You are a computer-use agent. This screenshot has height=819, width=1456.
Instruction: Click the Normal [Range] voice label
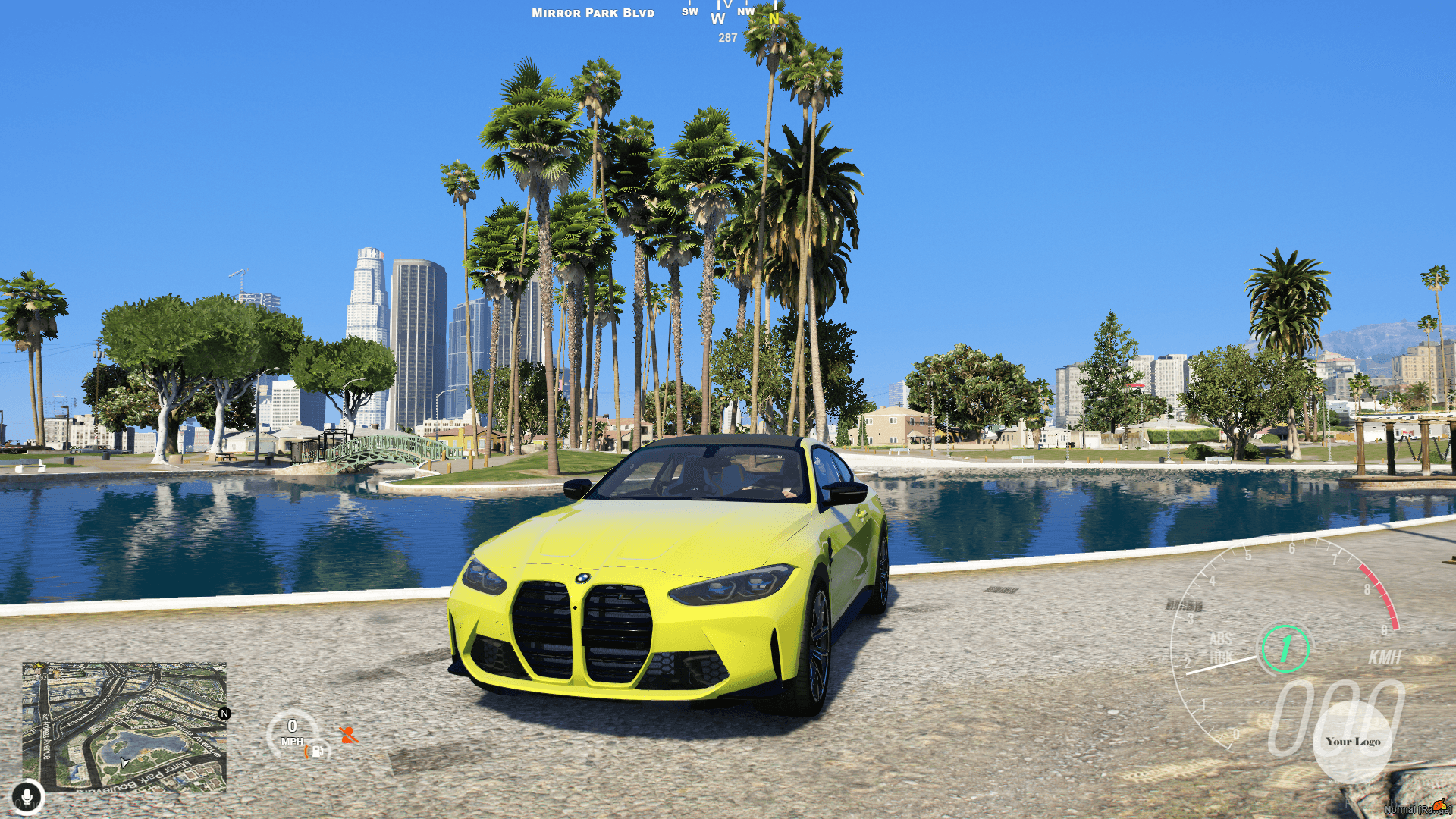click(x=1418, y=810)
